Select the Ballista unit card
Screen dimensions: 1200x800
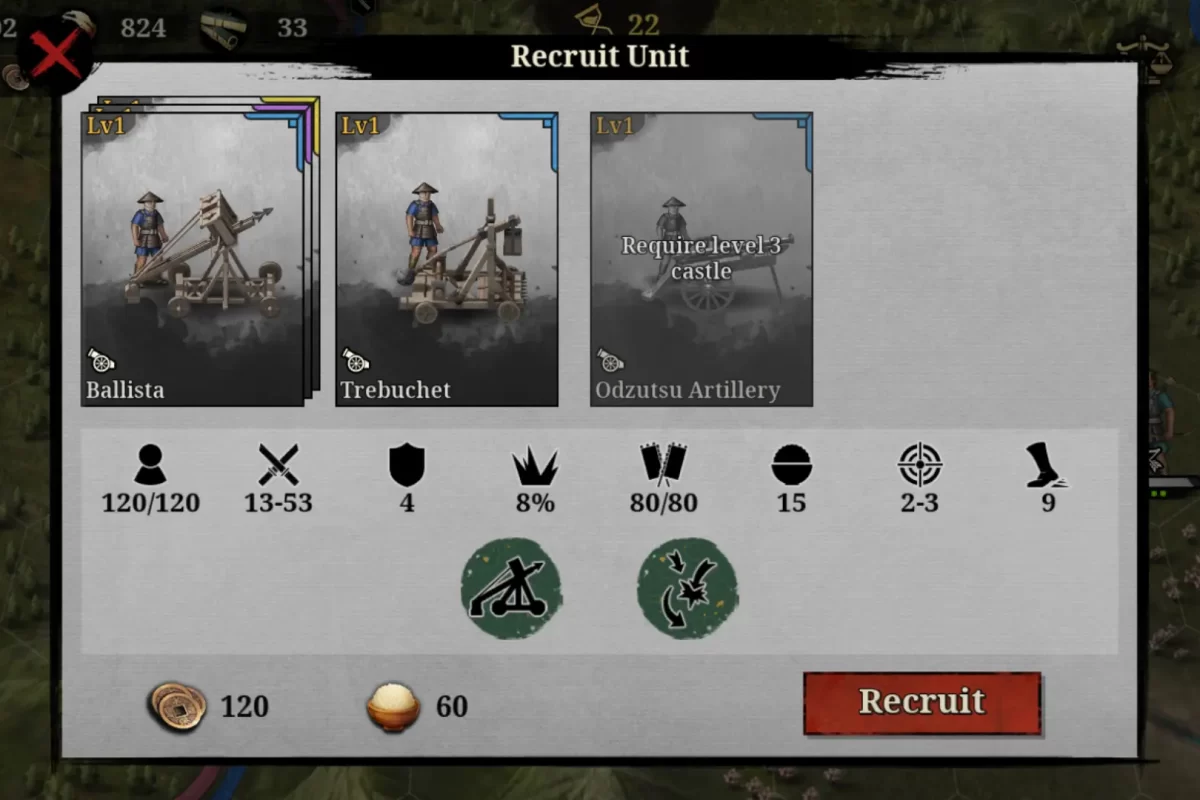[192, 259]
